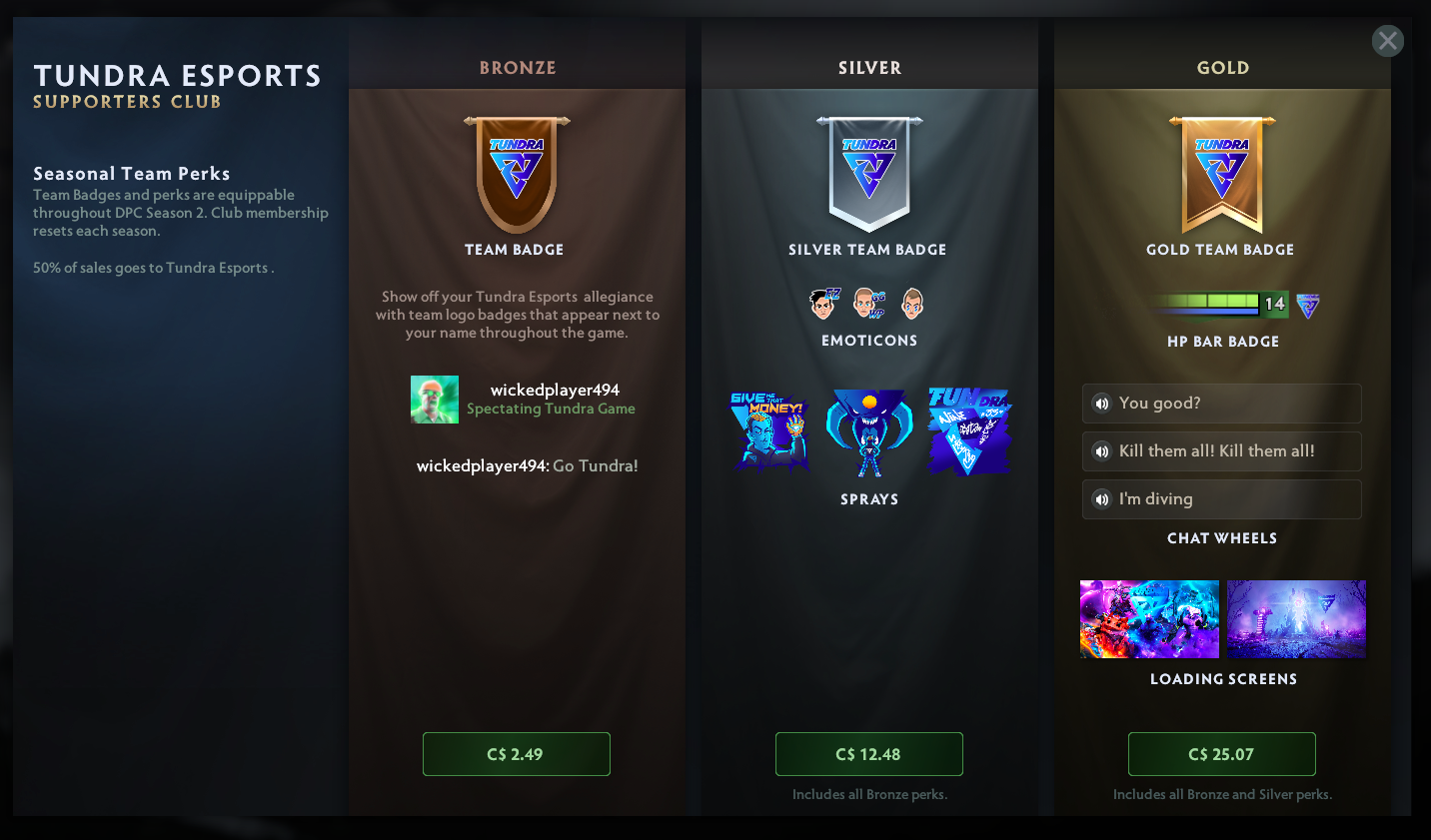Select the Silver team badge banner
This screenshot has height=840, width=1431.
coord(869,173)
